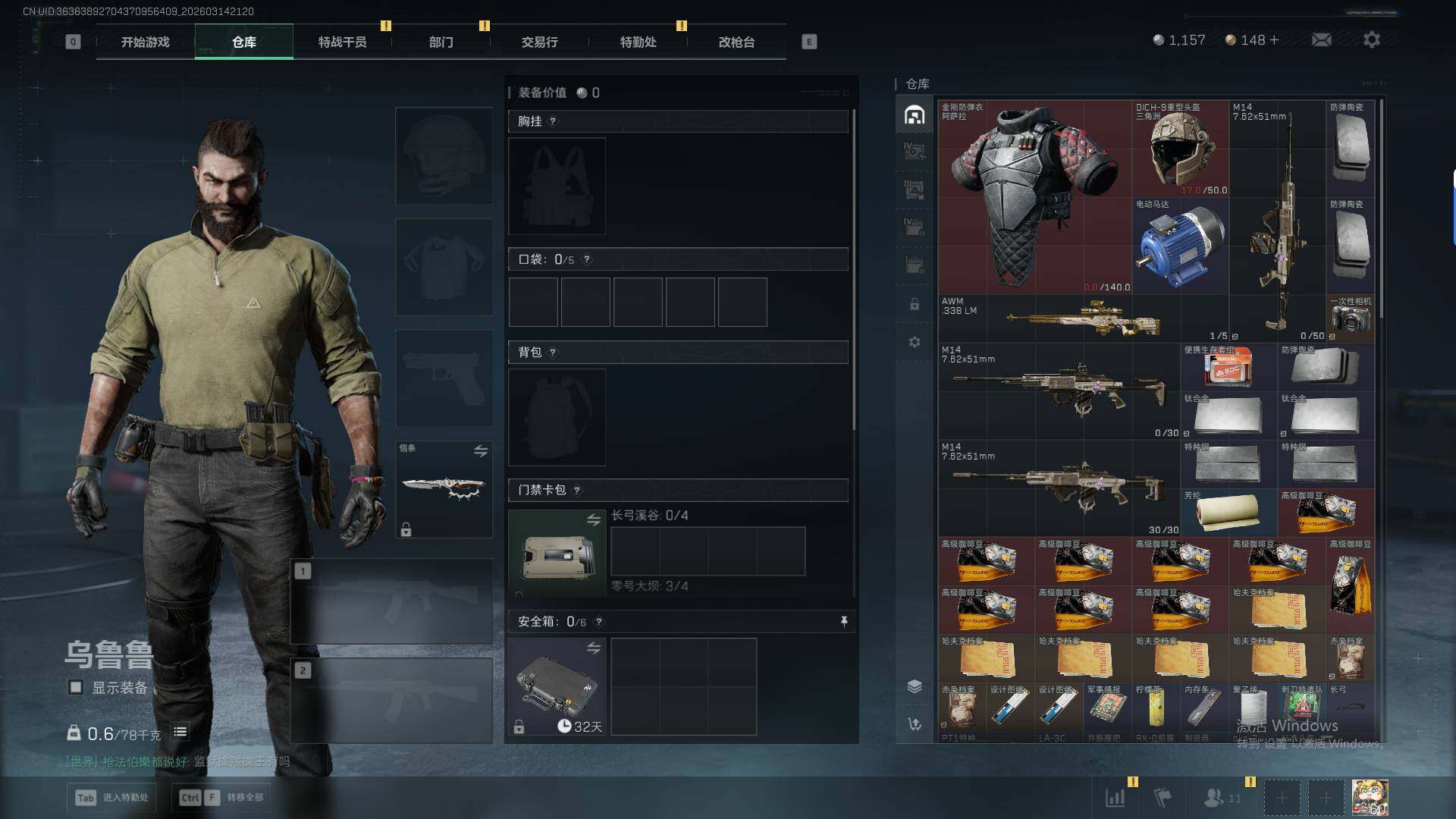Select the 门禁卡包 keycard case

(557, 554)
